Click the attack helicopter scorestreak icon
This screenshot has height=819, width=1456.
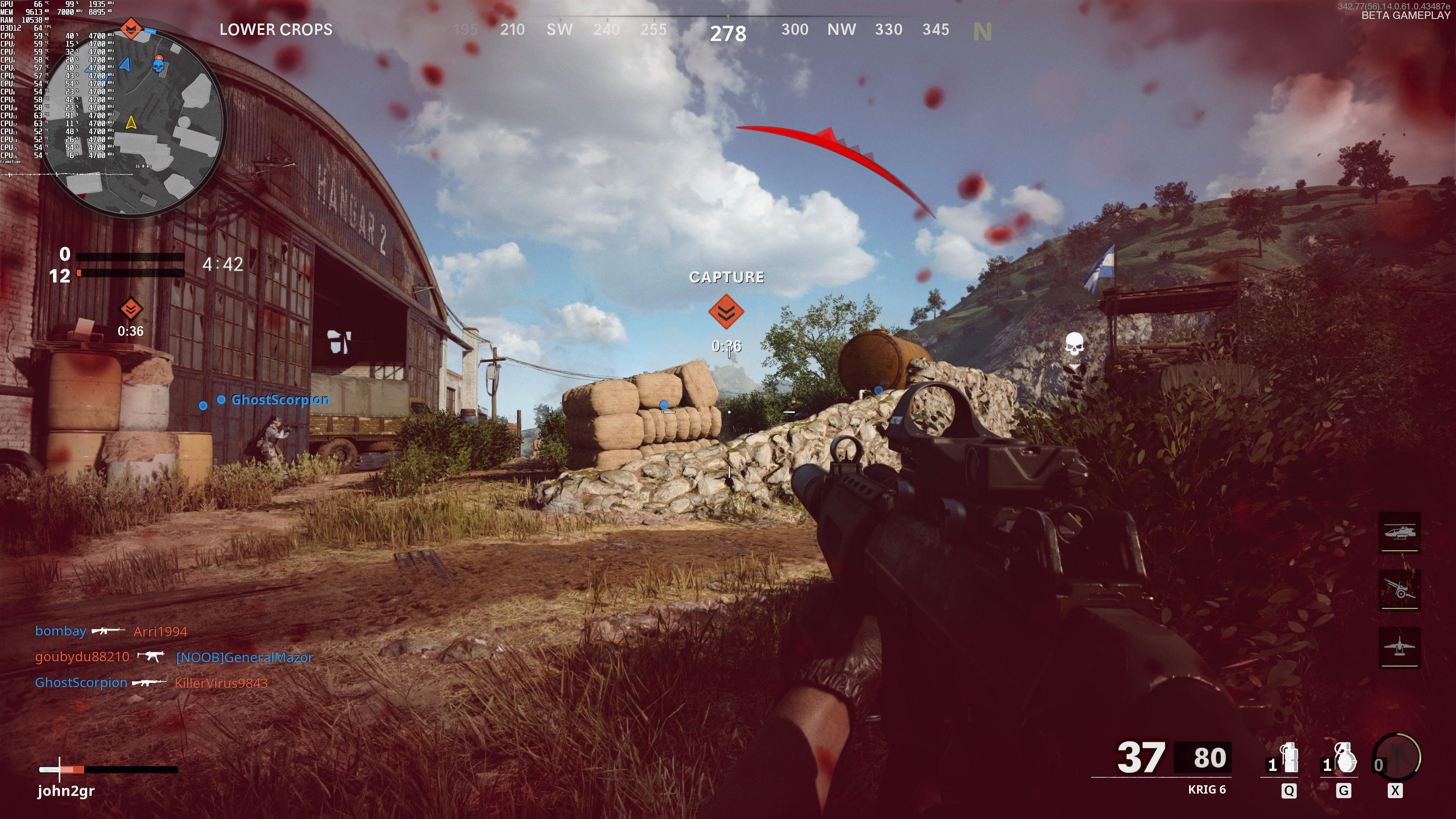(1399, 532)
